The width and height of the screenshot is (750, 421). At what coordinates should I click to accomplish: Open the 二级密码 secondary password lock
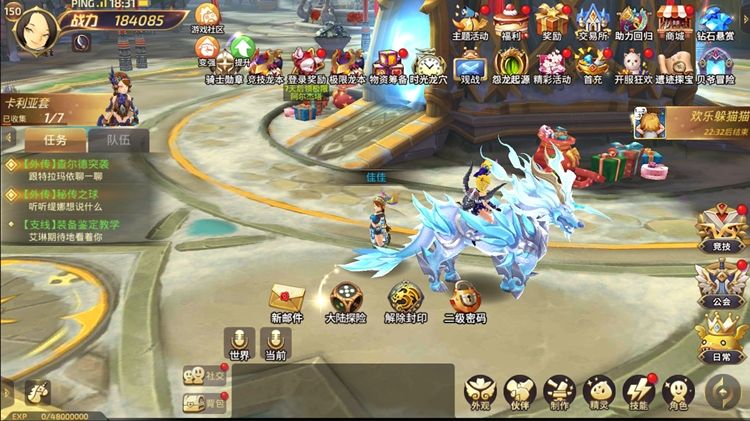pyautogui.click(x=464, y=298)
